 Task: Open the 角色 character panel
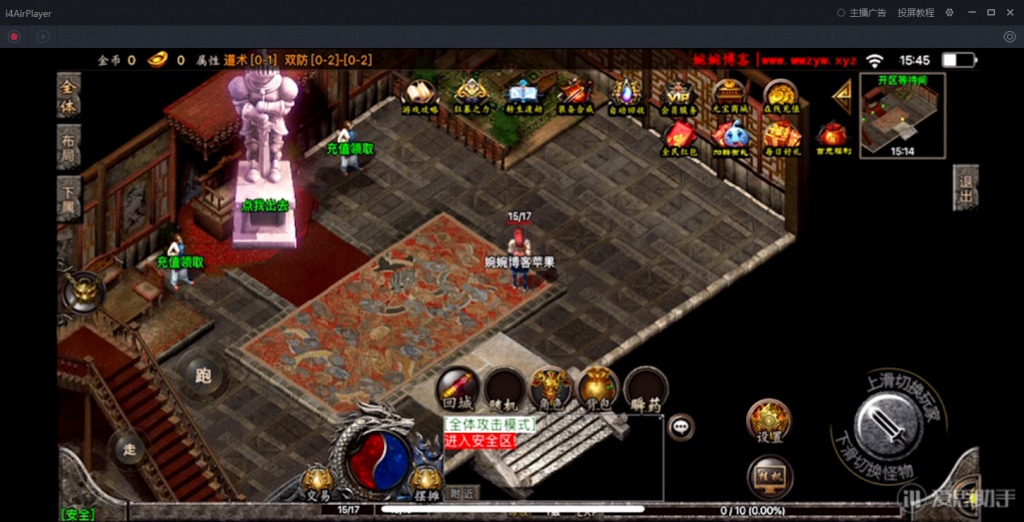(551, 388)
